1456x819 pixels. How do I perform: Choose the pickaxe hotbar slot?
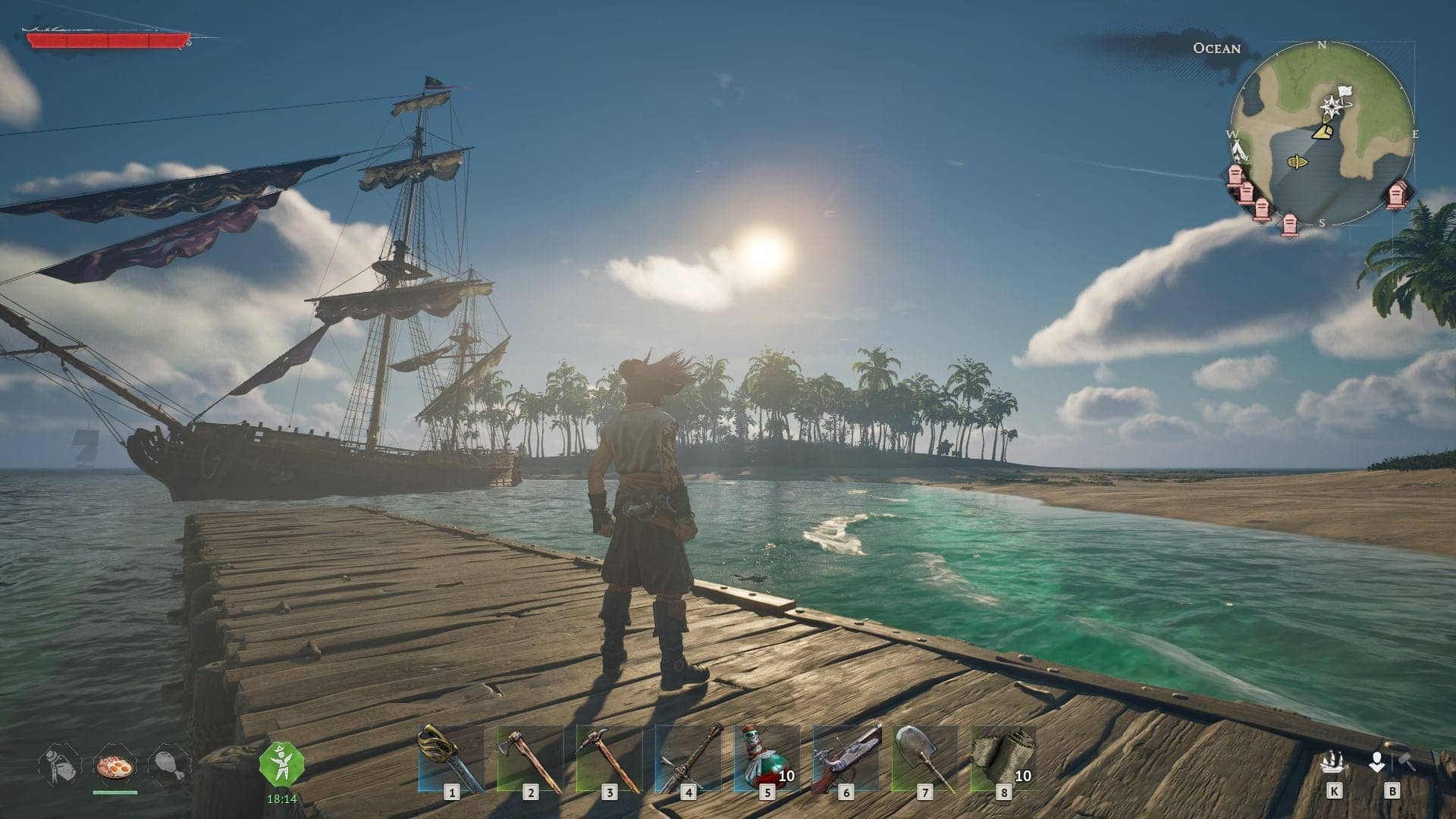coord(608,759)
